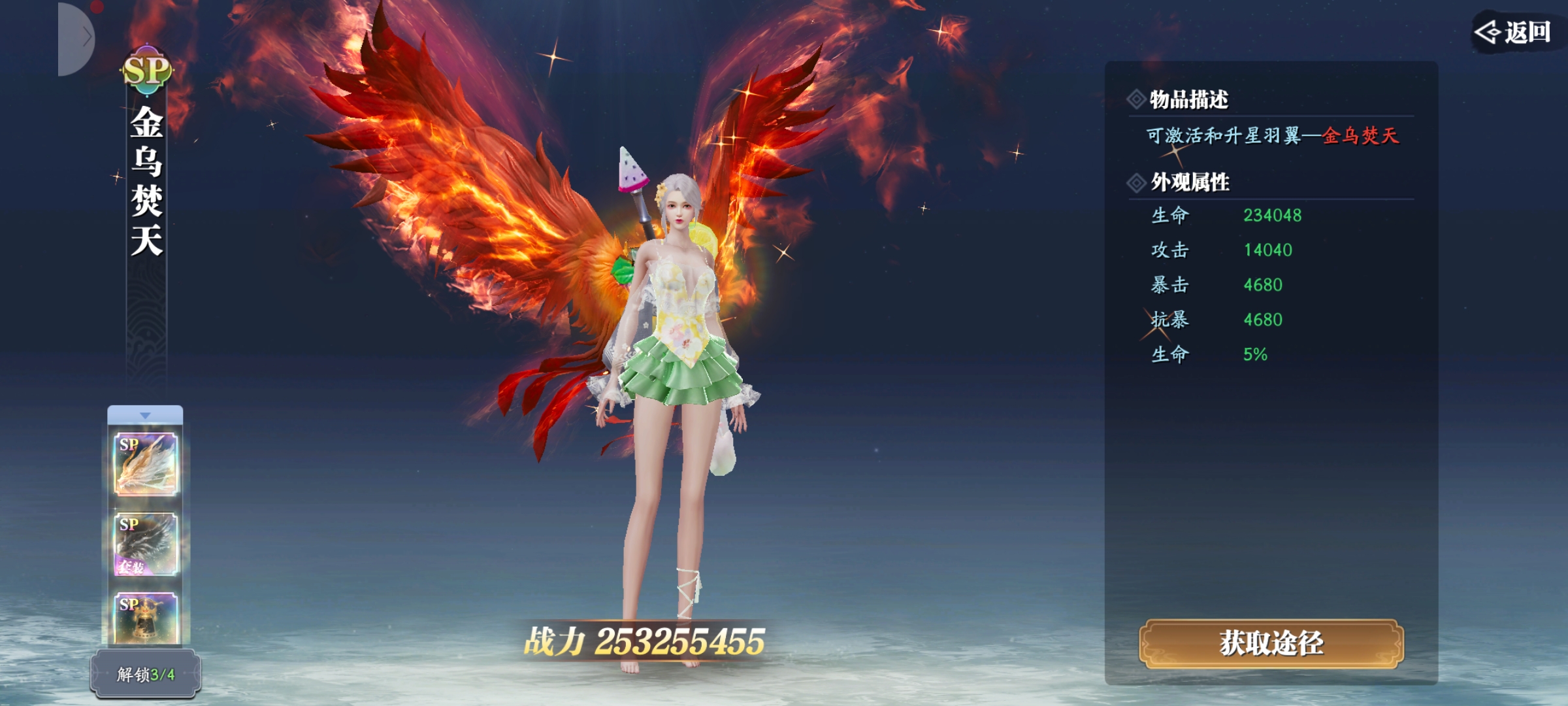Open the 获取途径 acquisition methods
The height and width of the screenshot is (706, 1568).
click(x=1271, y=643)
